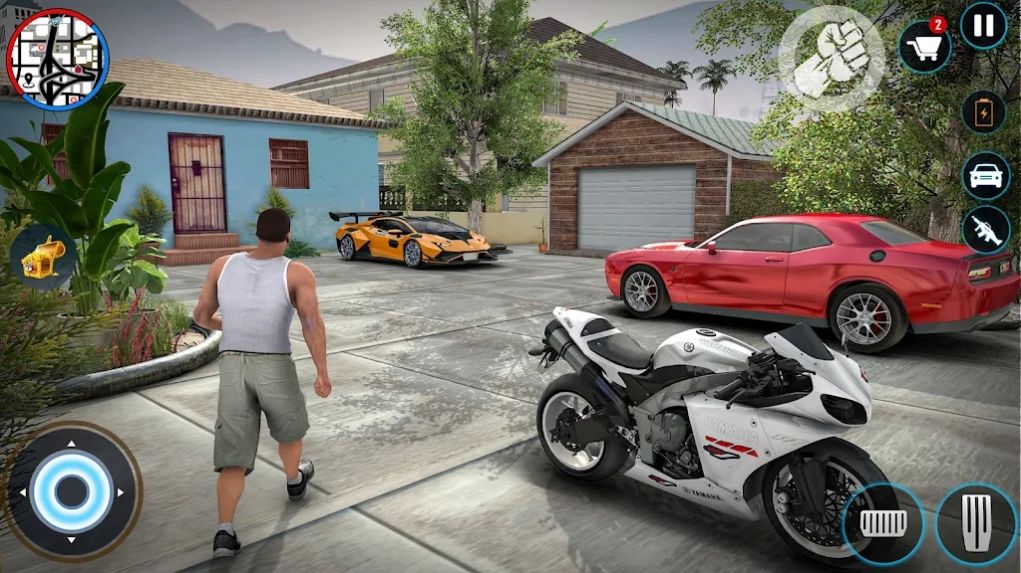Hit the brake pedal button

(x=882, y=523)
